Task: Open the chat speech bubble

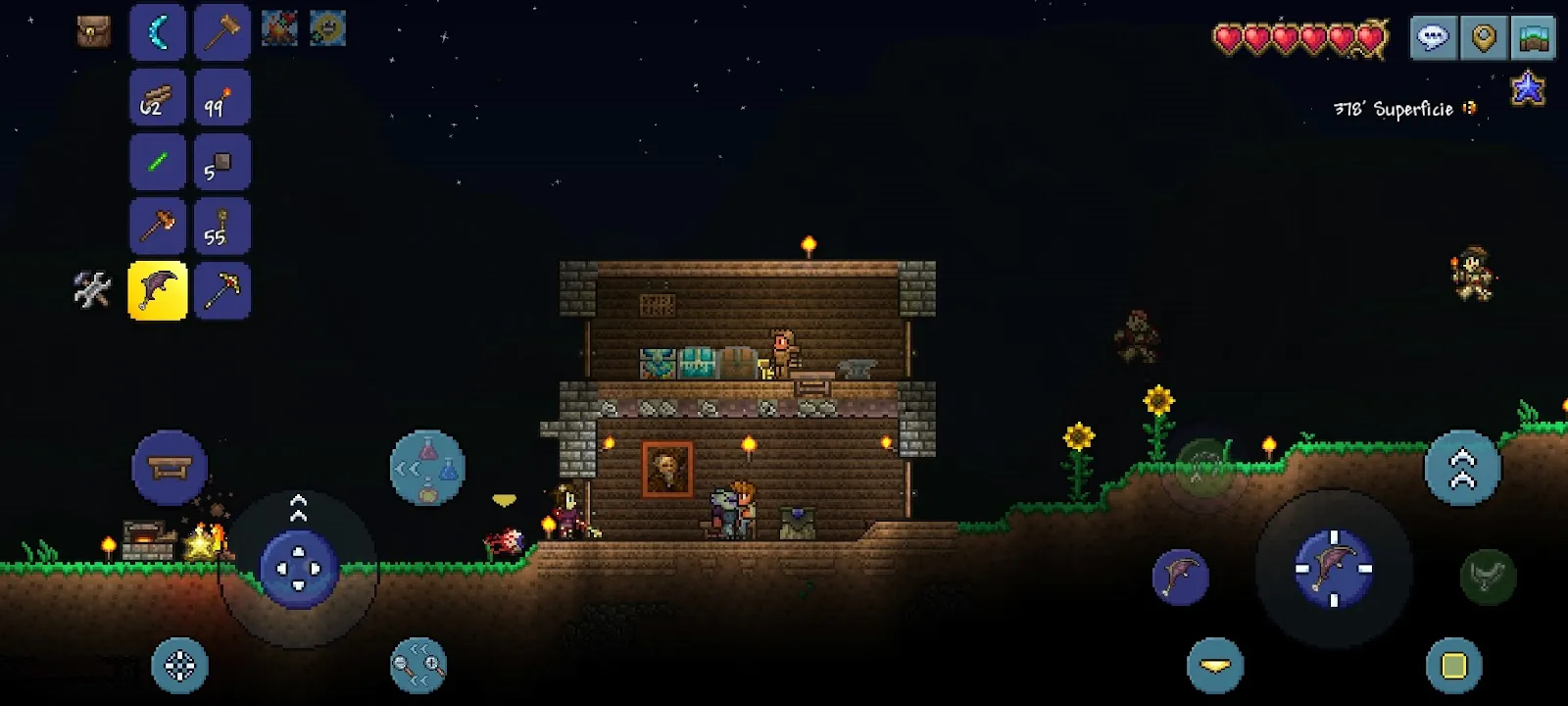Action: coord(1433,38)
